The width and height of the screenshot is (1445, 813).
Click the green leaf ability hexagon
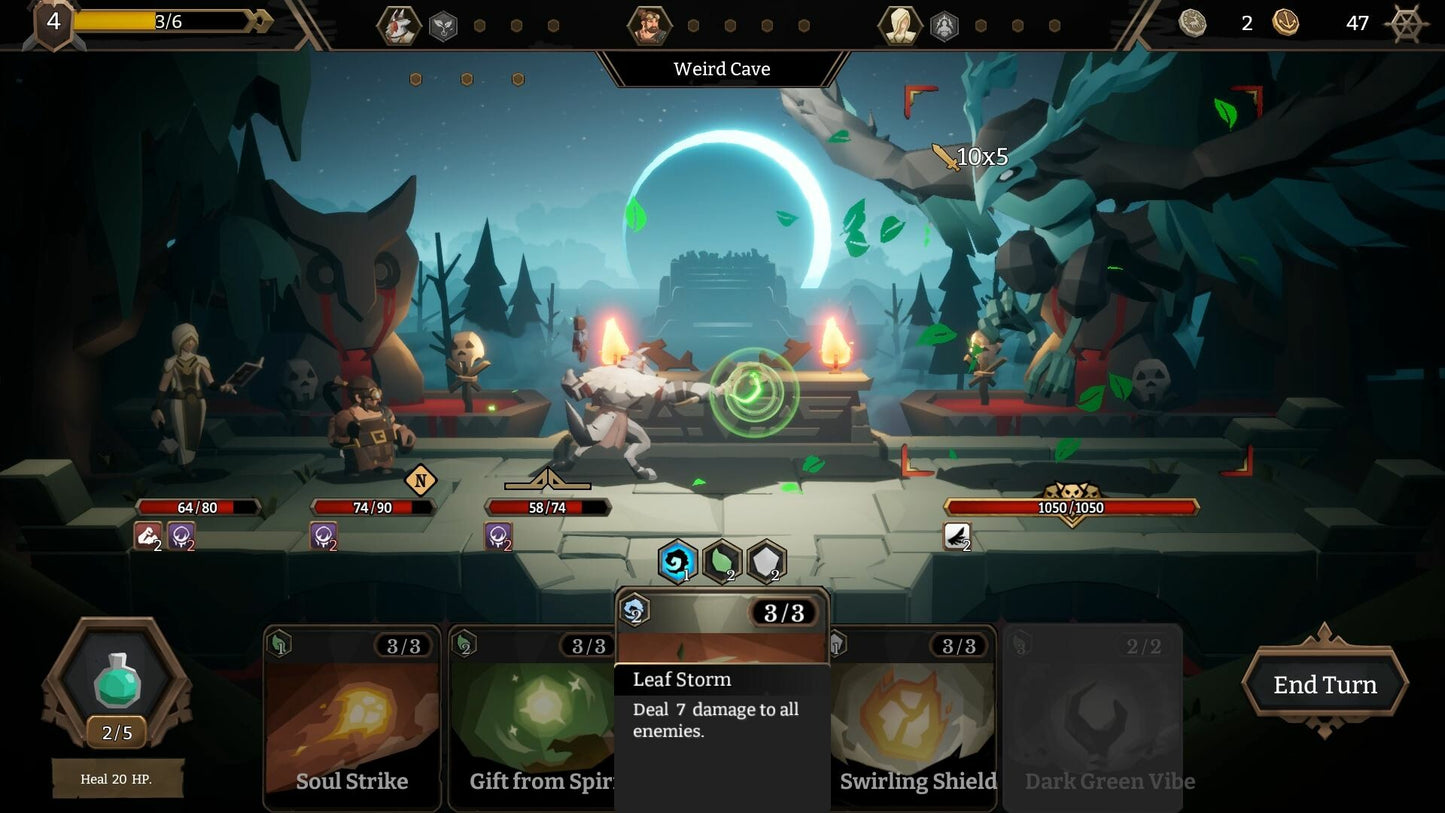pyautogui.click(x=722, y=561)
